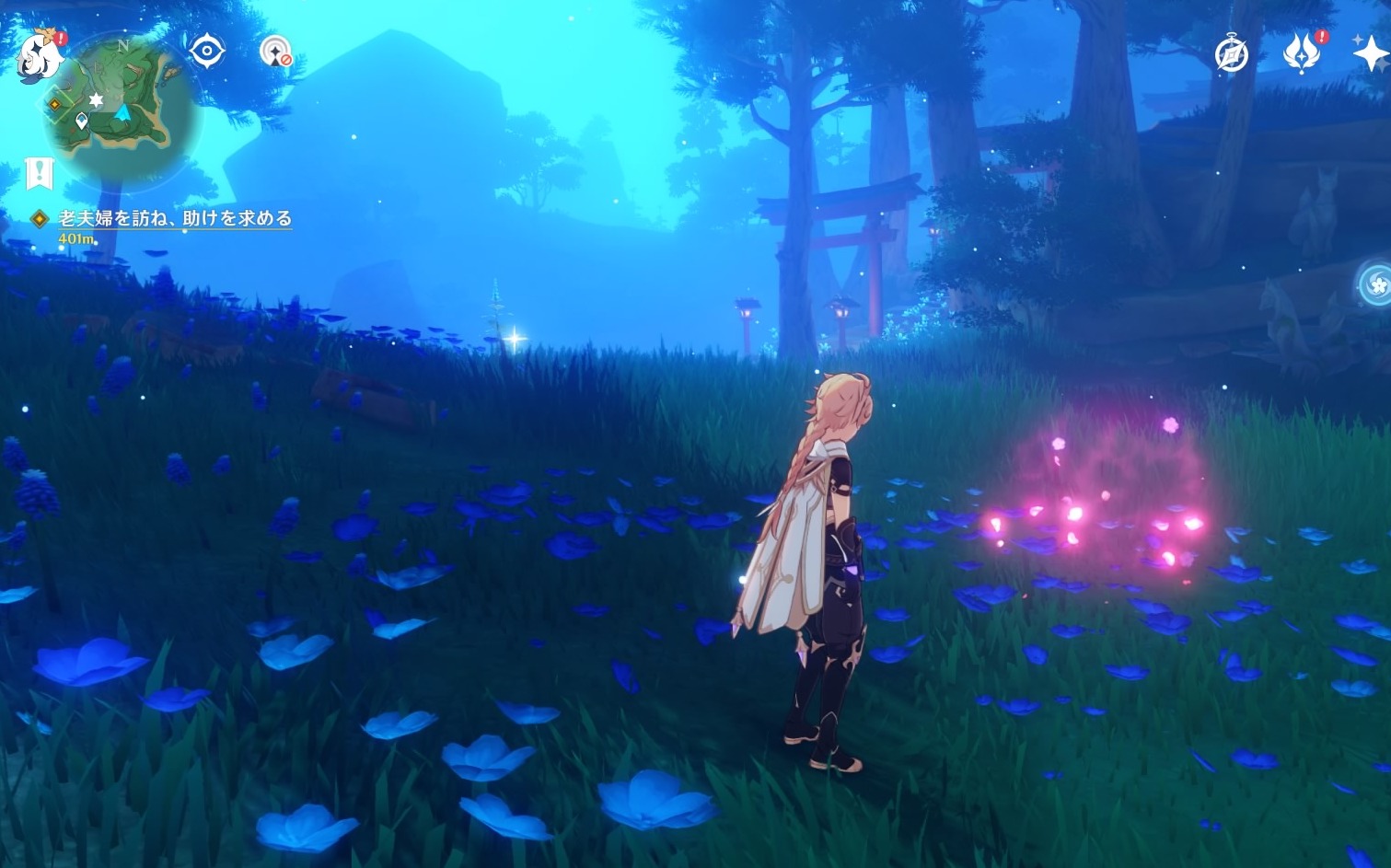This screenshot has height=868, width=1391.
Task: Click the yellow quest area marker on the minimap
Action: (x=54, y=104)
